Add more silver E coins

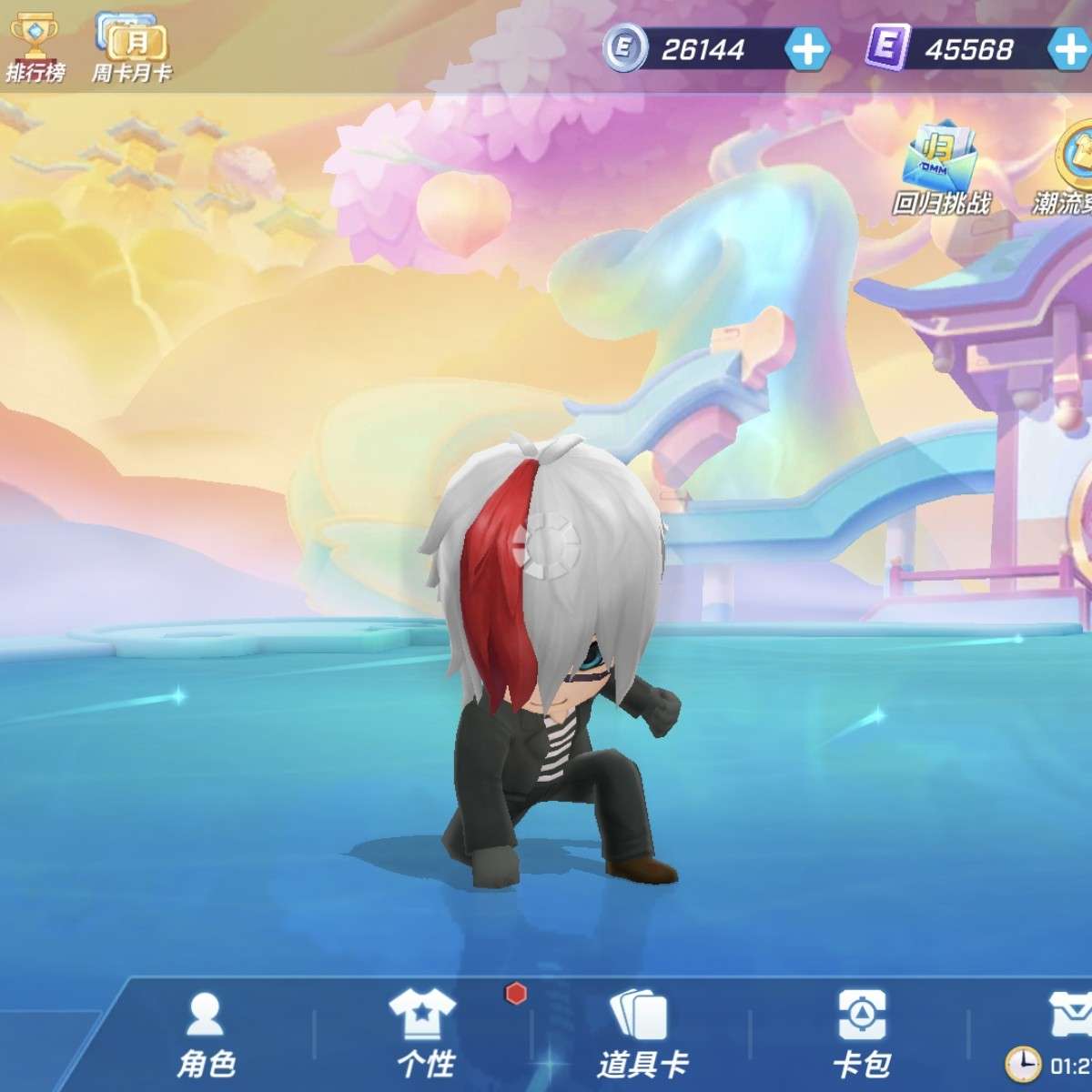pyautogui.click(x=806, y=48)
